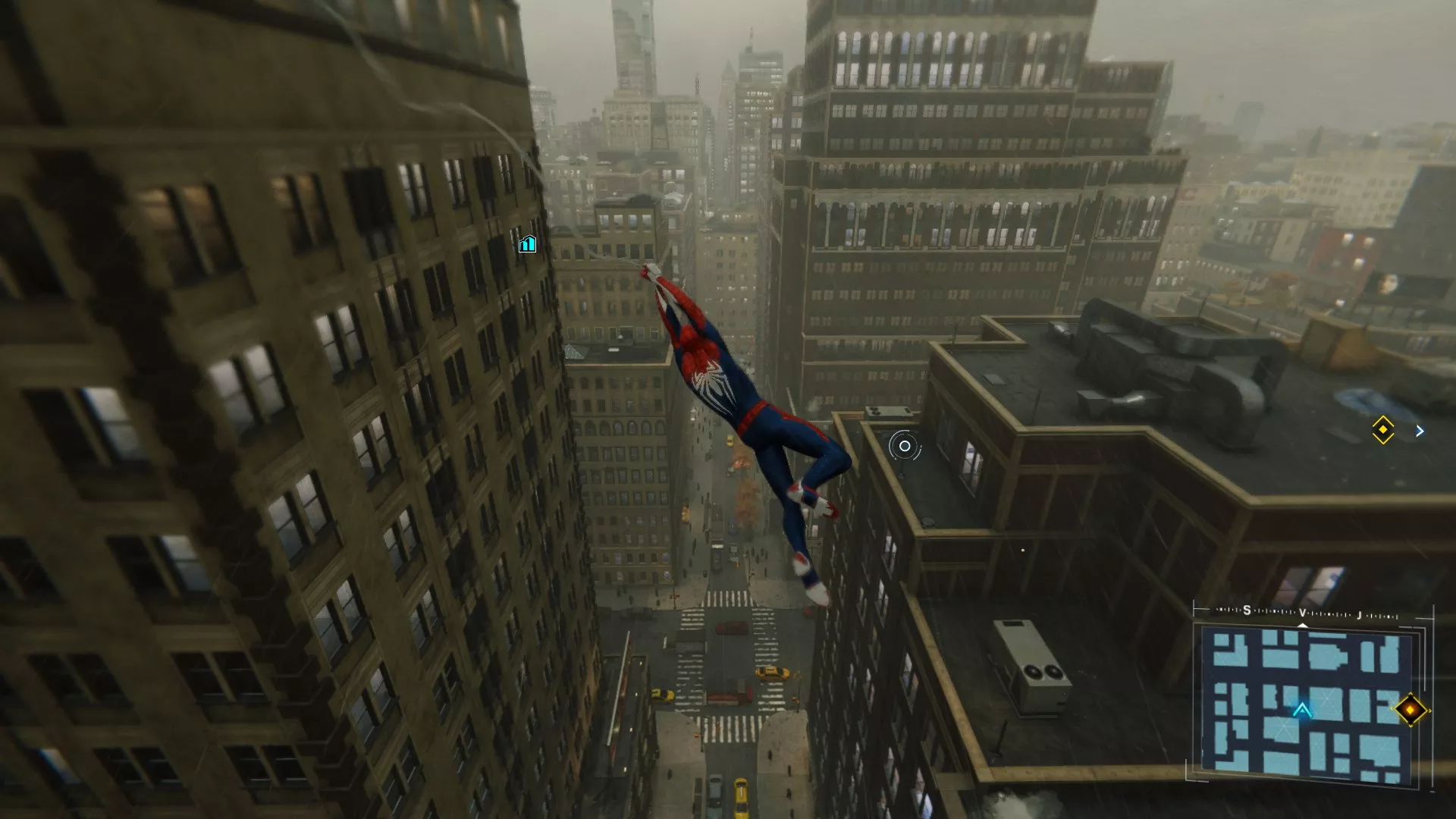The image size is (1456, 819).
Task: Expand the objective details via the white chevron
Action: [x=1420, y=430]
